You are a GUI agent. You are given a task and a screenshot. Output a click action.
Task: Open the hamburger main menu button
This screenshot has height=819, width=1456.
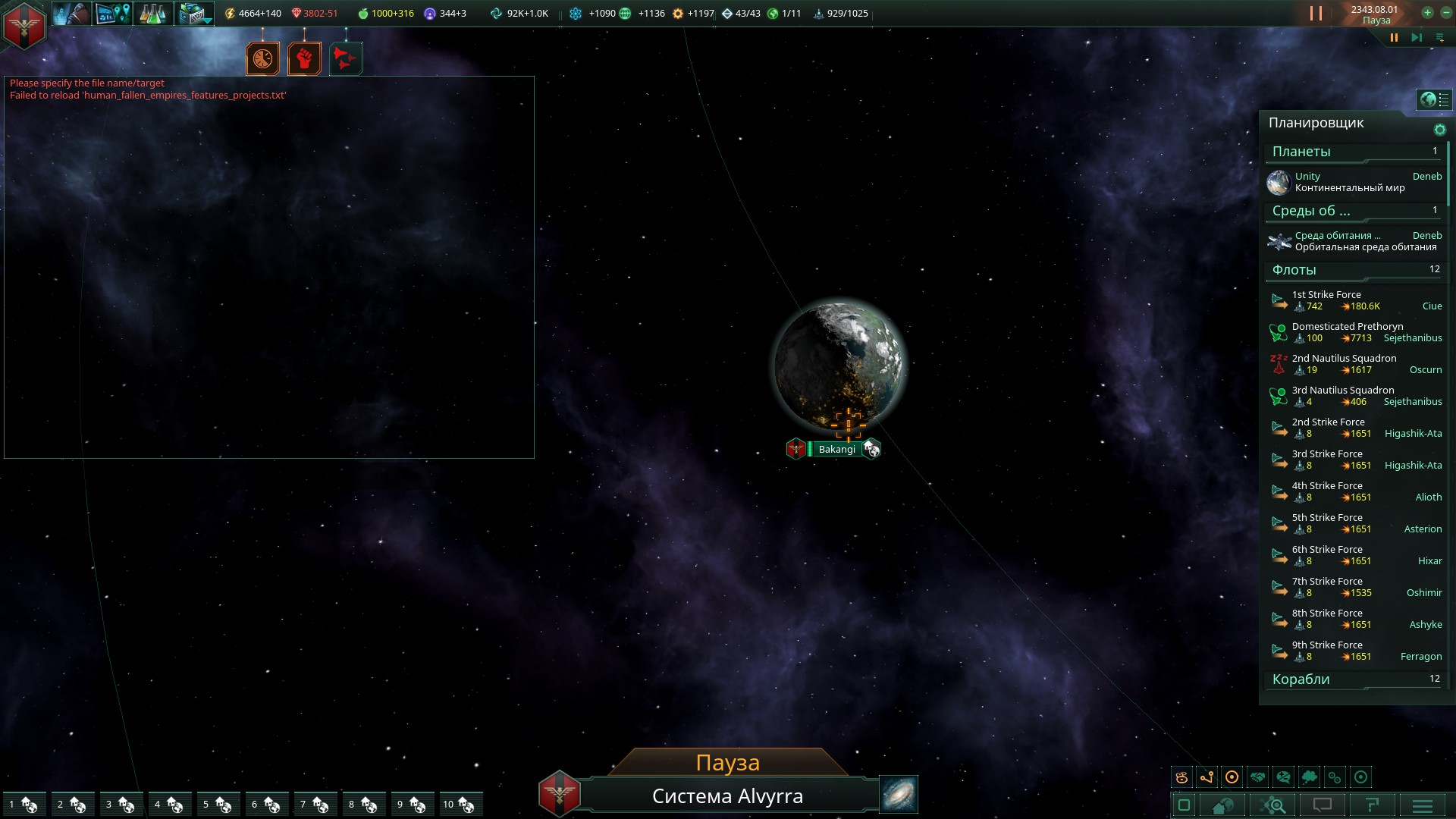tap(1422, 805)
